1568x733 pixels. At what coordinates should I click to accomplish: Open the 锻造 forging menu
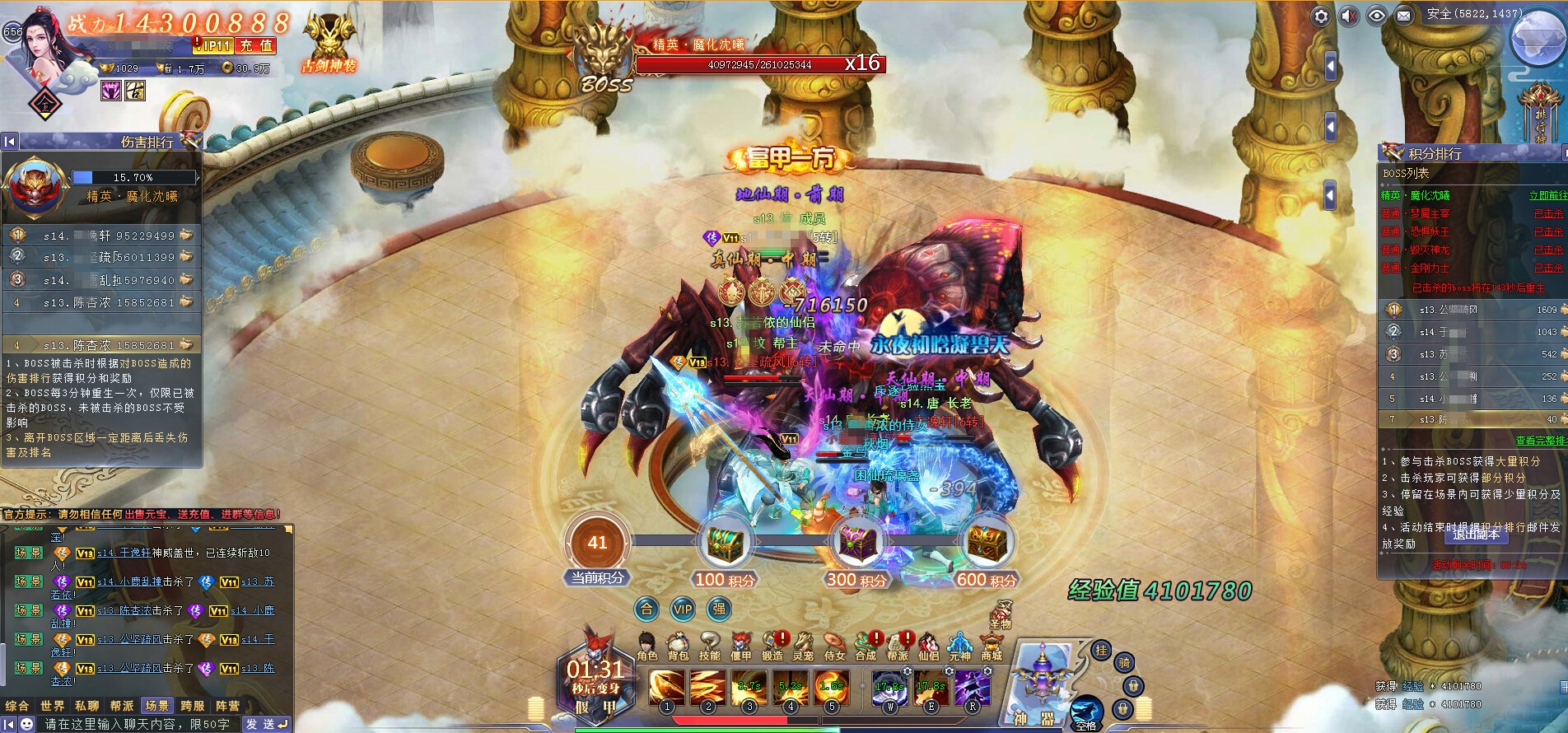point(772,647)
